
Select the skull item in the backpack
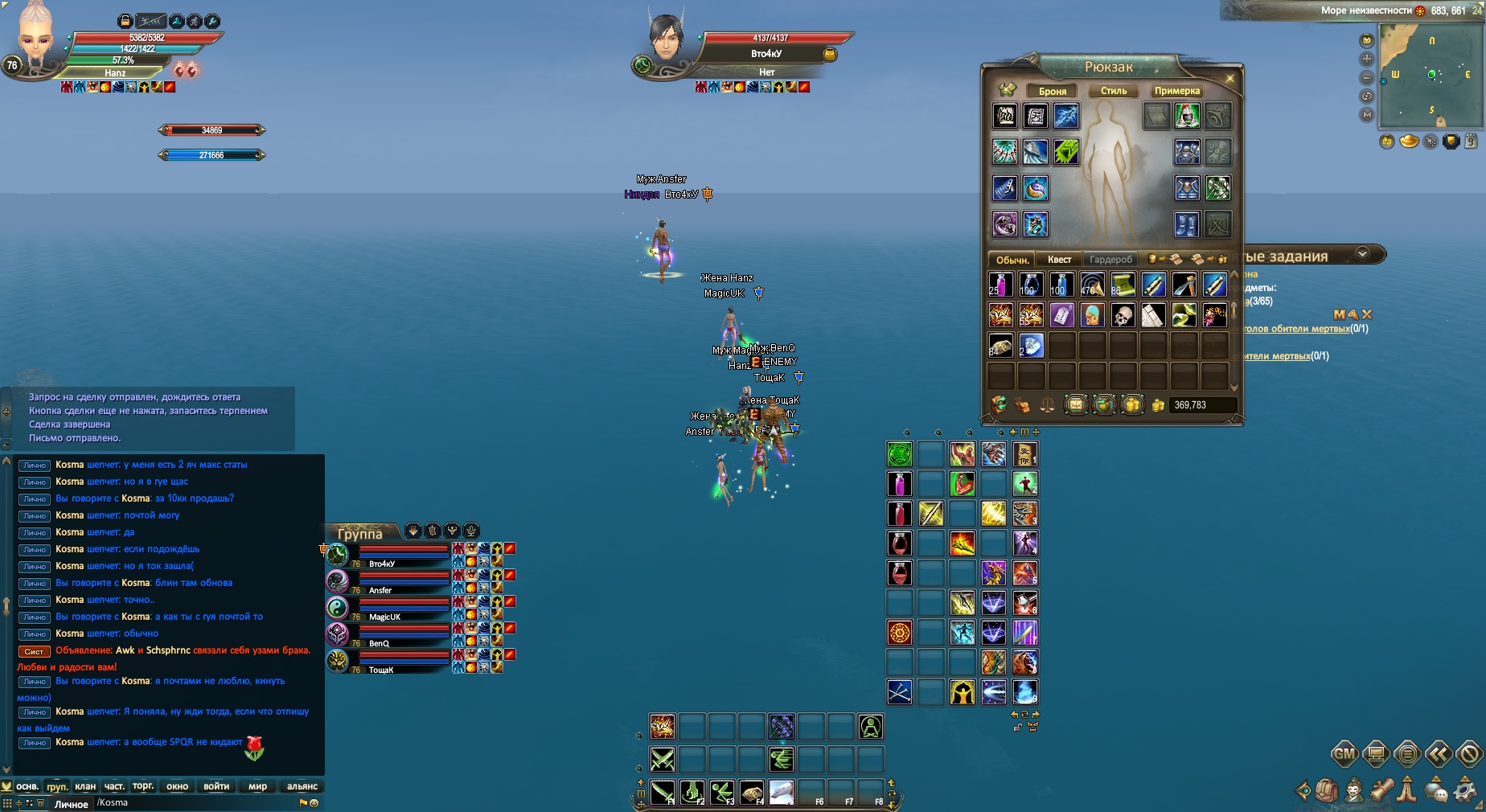[x=1123, y=315]
